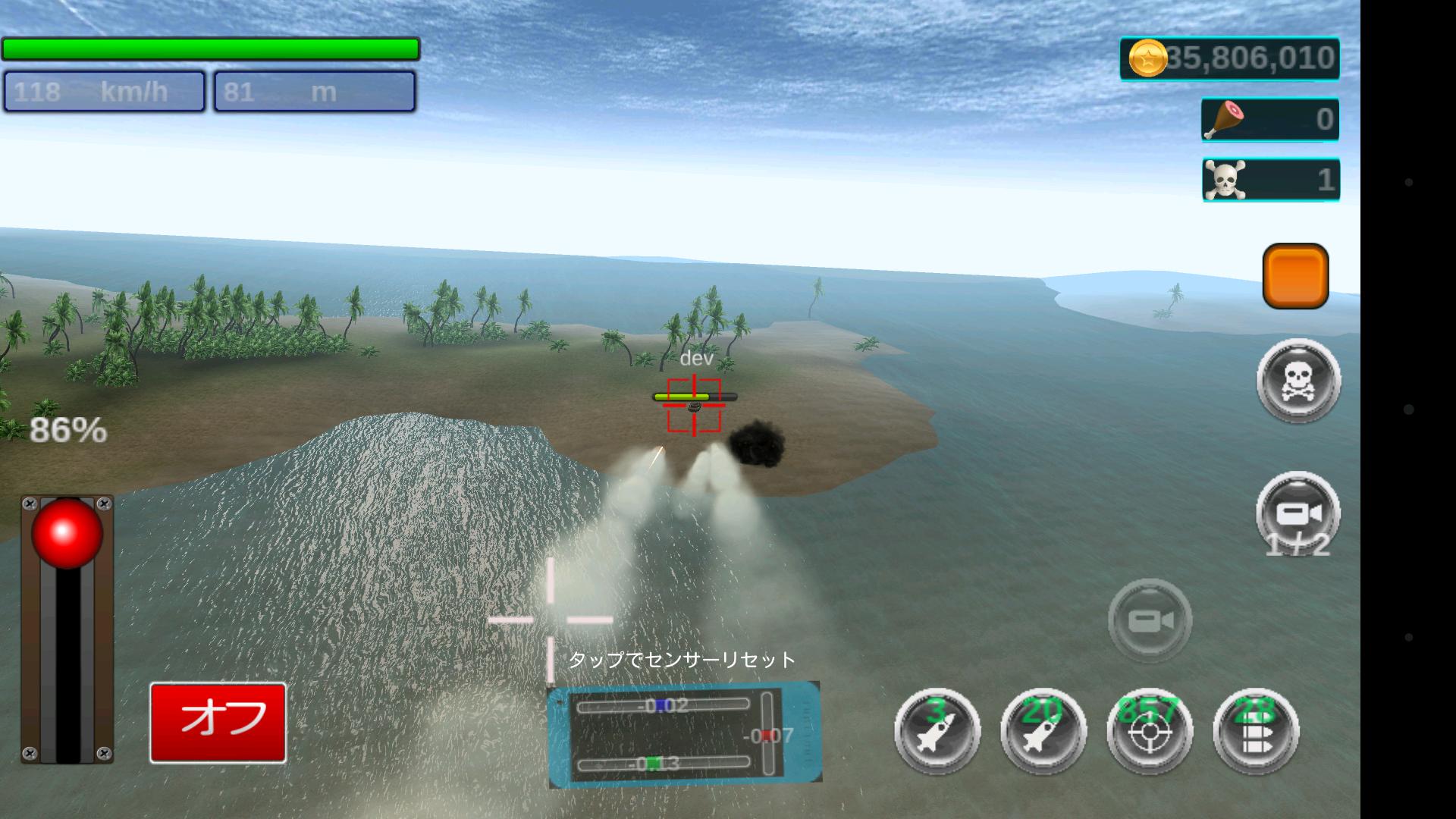Toggle the camera view labeled 1/2

pos(1298,512)
